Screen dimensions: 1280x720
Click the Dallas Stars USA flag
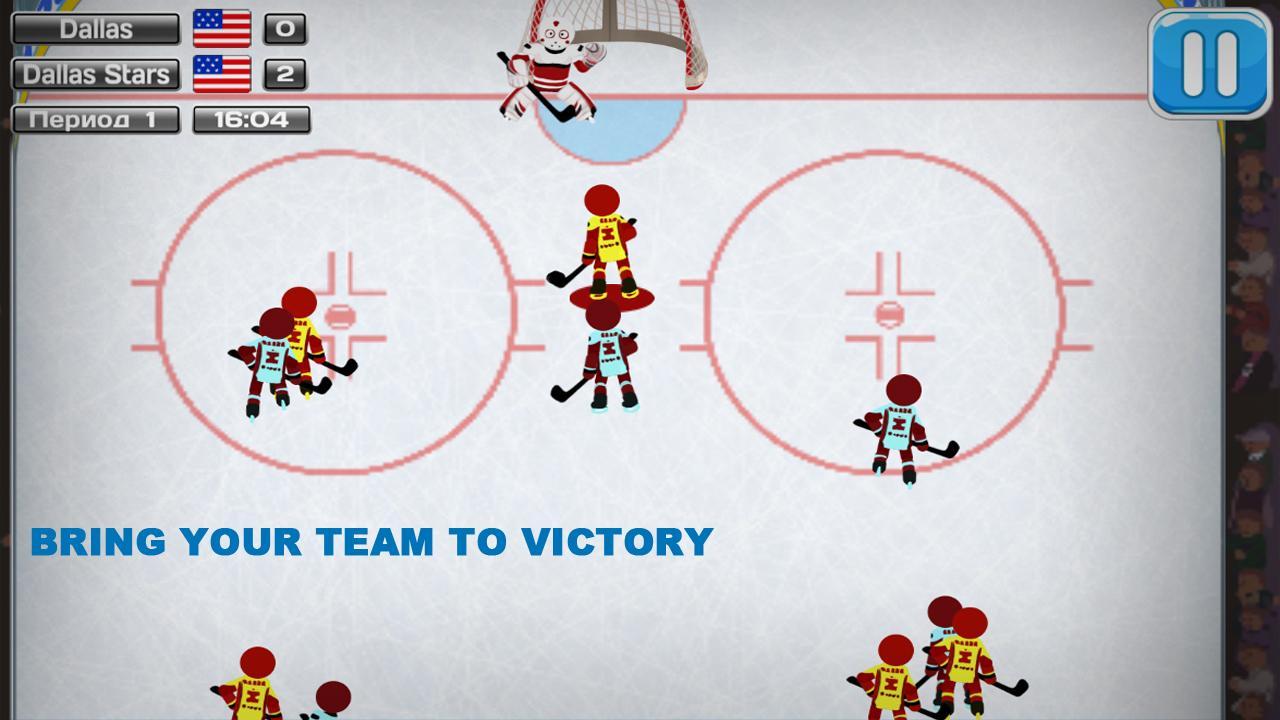coord(222,71)
